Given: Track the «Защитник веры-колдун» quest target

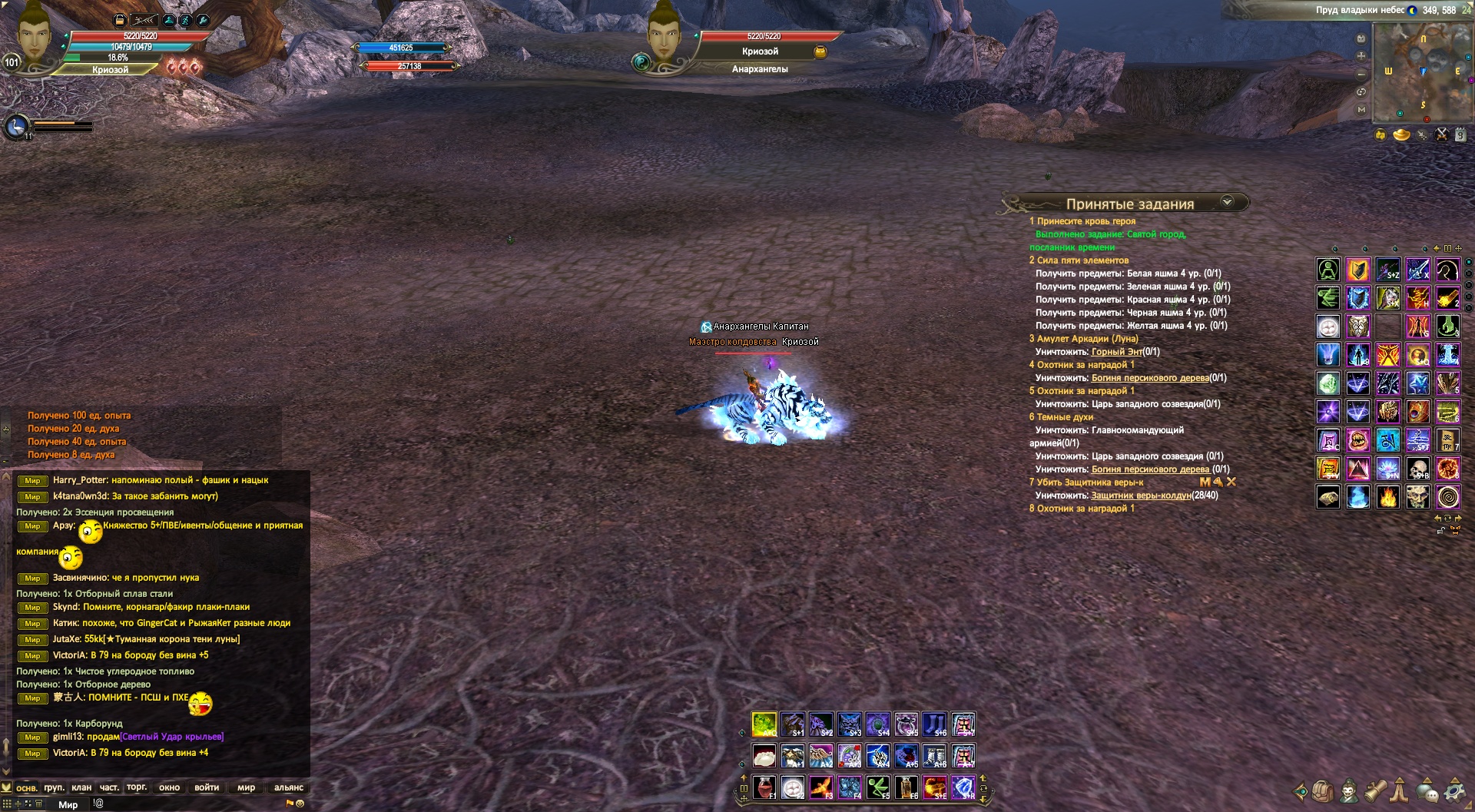Looking at the screenshot, I should coord(1141,495).
